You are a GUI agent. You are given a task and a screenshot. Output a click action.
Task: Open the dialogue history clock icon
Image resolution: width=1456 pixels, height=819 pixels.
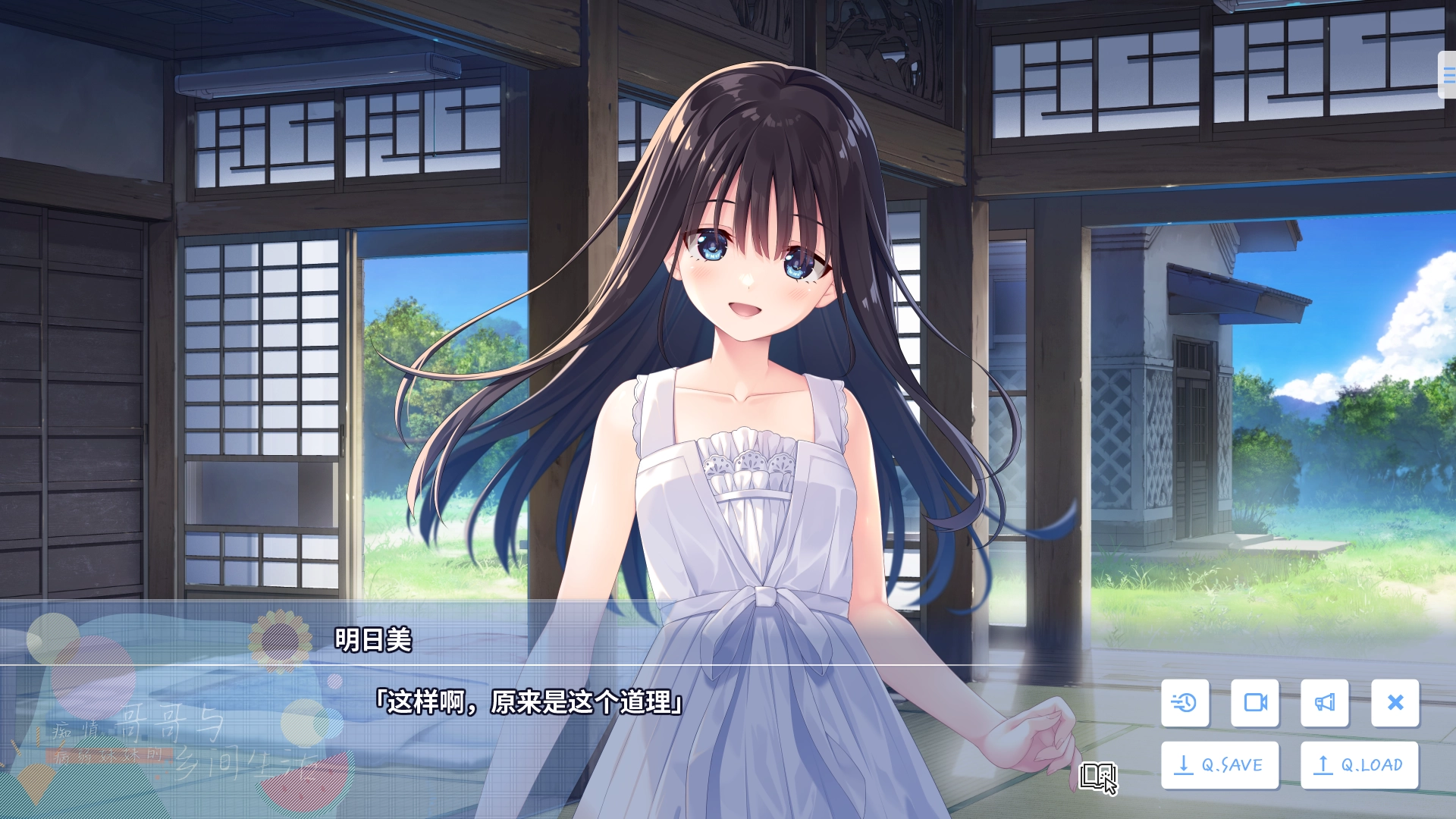point(1185,703)
